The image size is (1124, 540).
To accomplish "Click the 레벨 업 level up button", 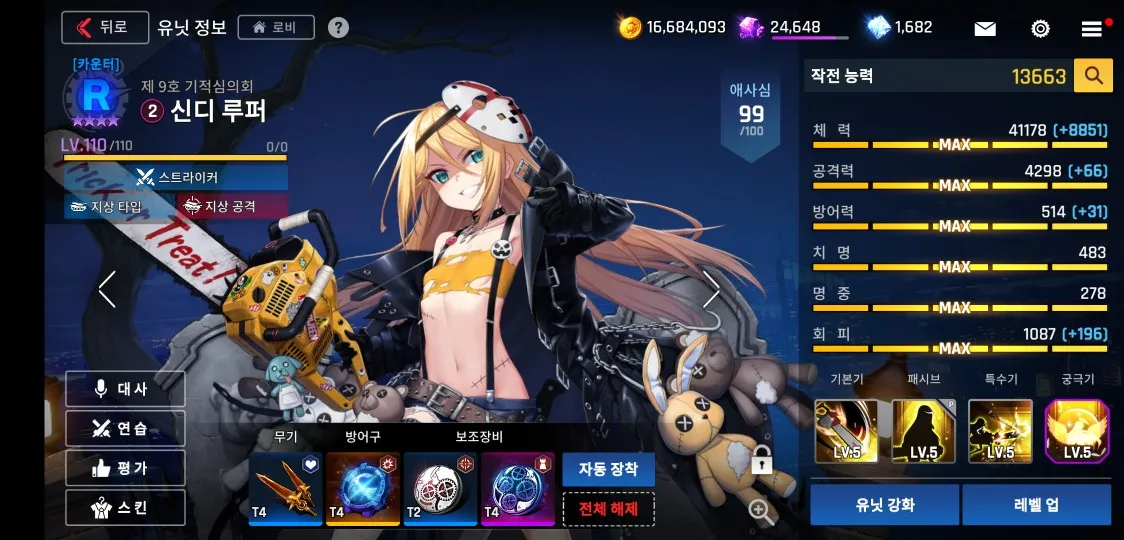I will click(1036, 505).
